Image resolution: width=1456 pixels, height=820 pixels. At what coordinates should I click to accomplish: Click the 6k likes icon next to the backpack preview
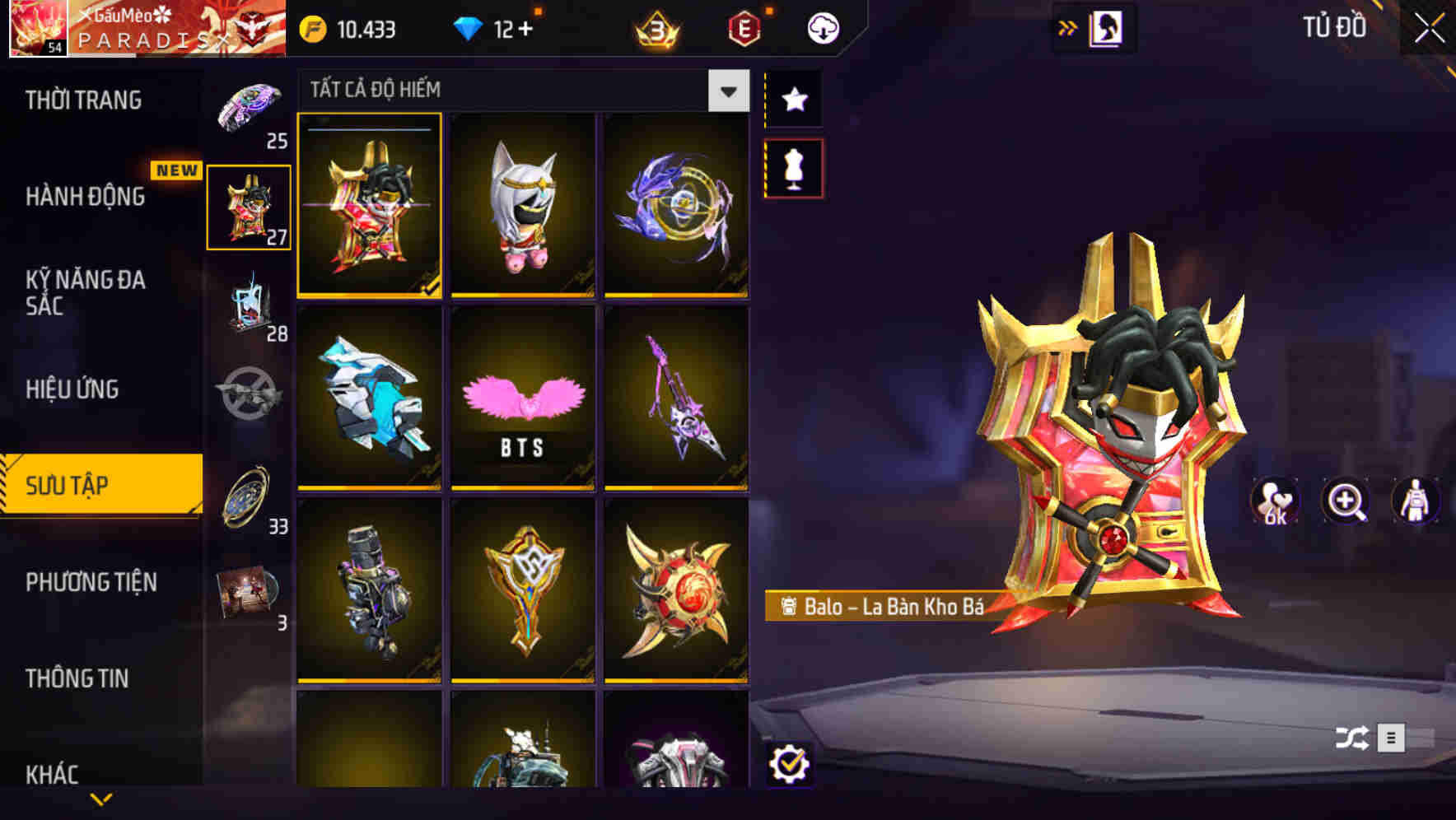(x=1276, y=501)
